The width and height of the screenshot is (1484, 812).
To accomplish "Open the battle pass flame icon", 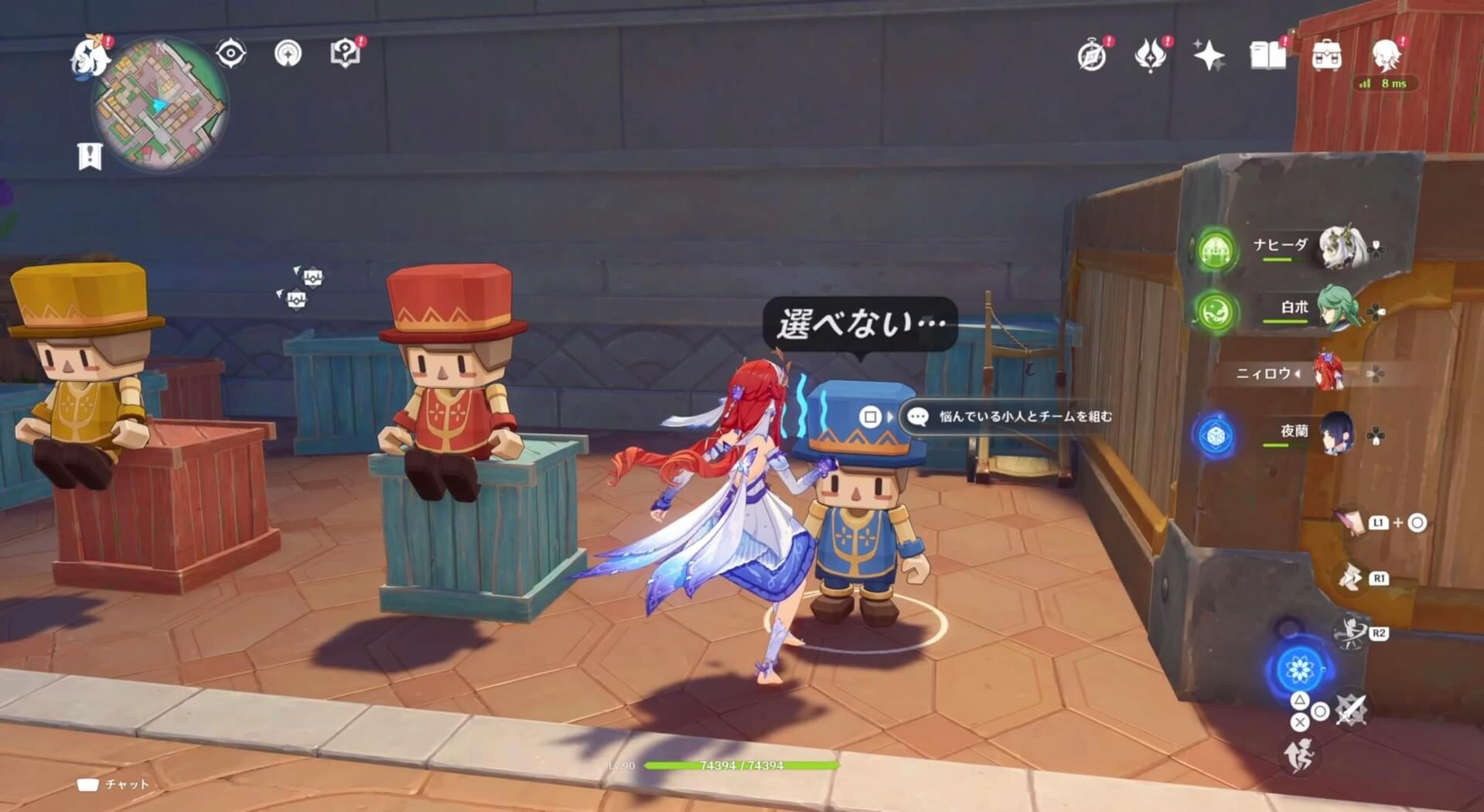I will pos(1151,54).
